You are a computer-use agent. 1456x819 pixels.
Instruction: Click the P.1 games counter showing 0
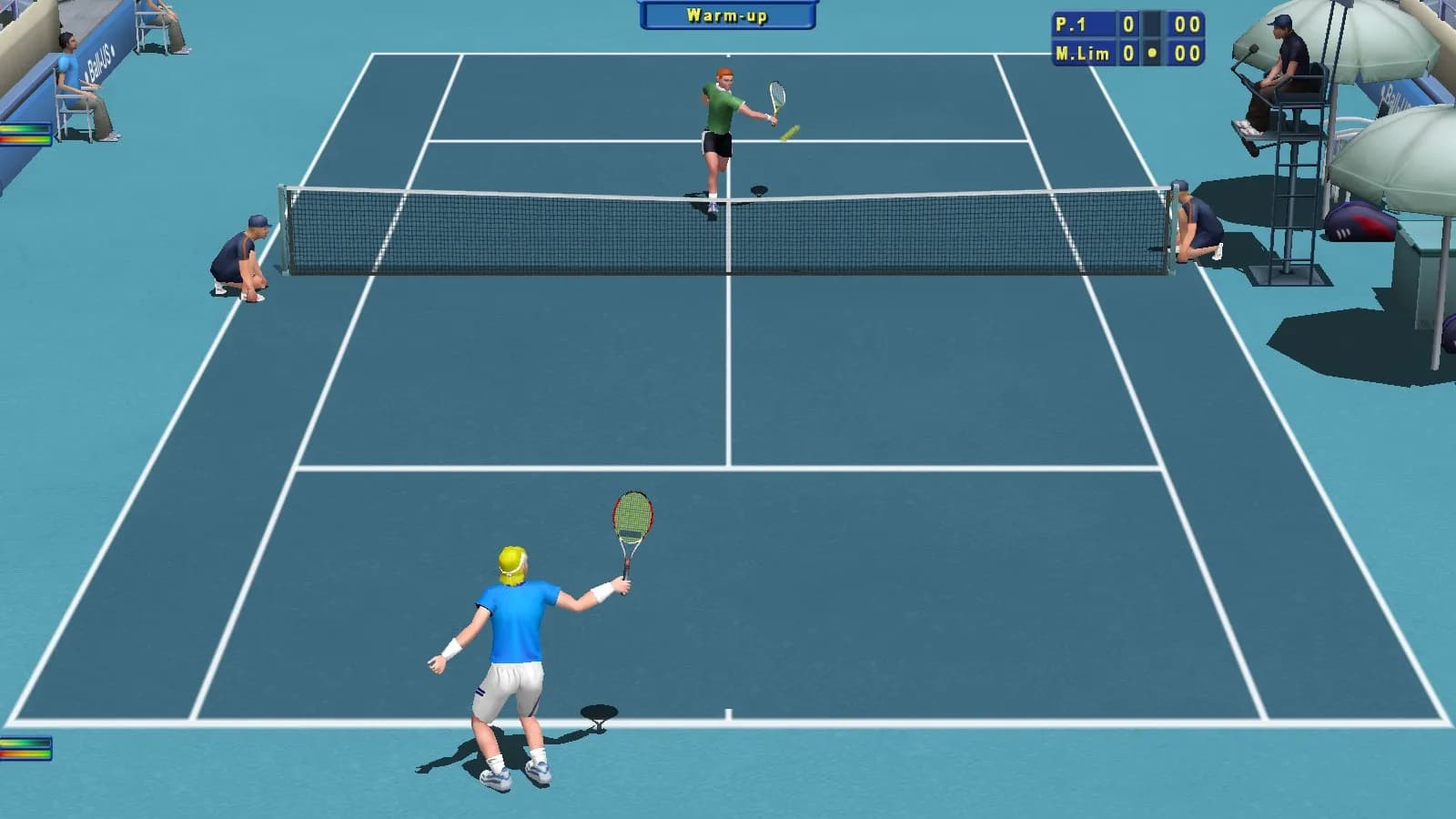coord(1128,25)
